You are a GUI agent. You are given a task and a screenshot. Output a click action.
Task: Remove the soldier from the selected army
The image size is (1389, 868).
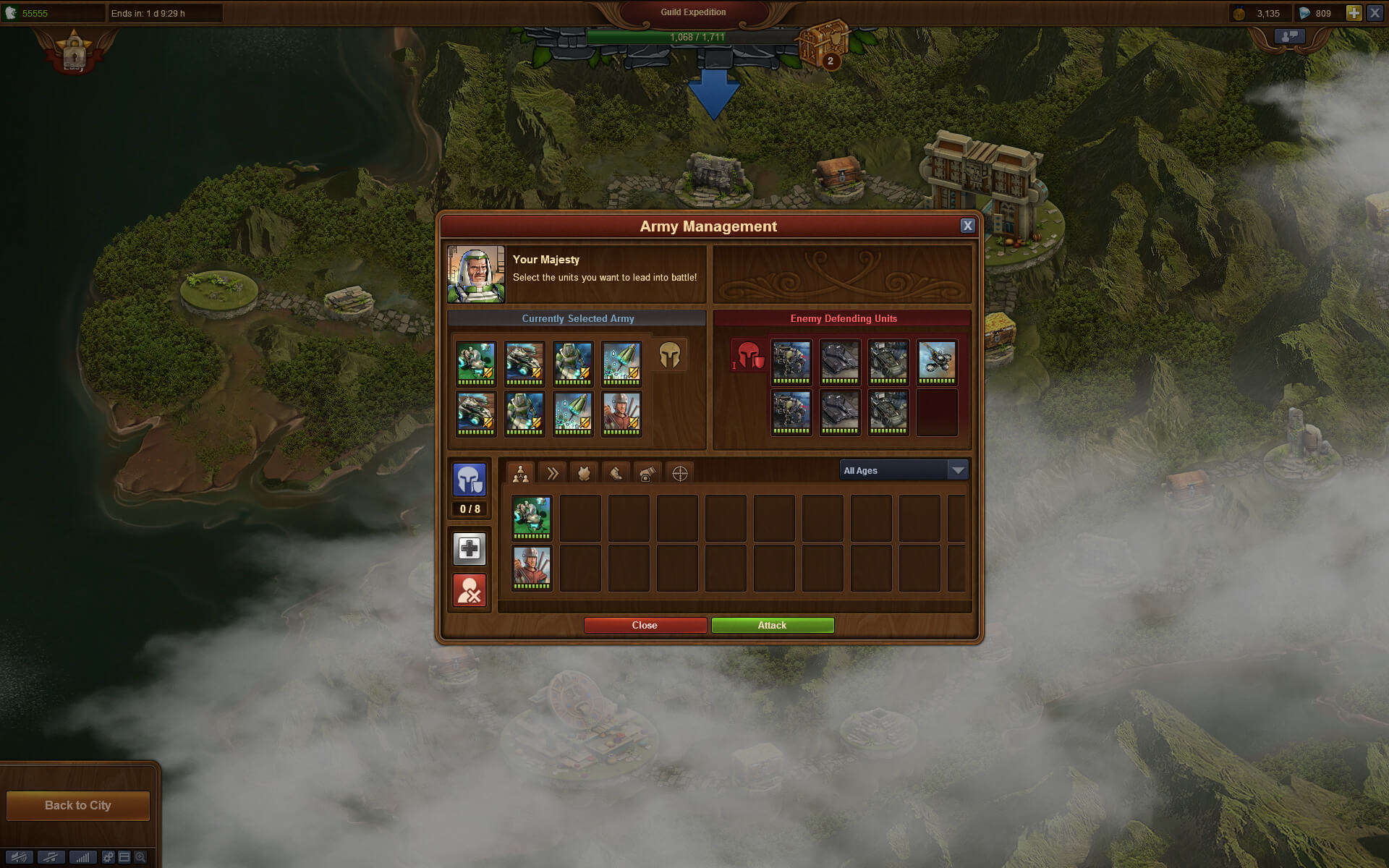coord(621,413)
